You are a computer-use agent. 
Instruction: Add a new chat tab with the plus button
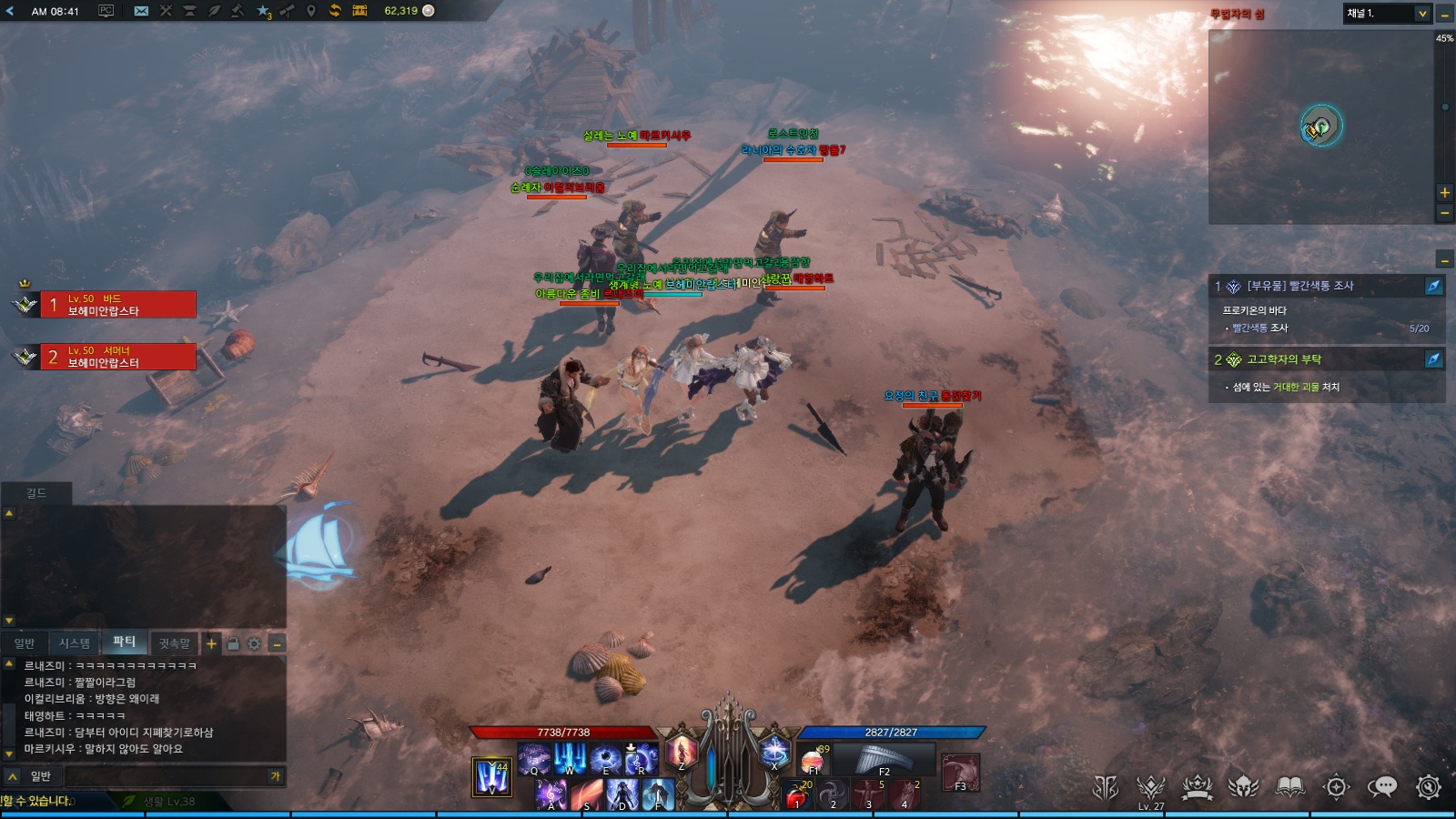click(x=211, y=643)
